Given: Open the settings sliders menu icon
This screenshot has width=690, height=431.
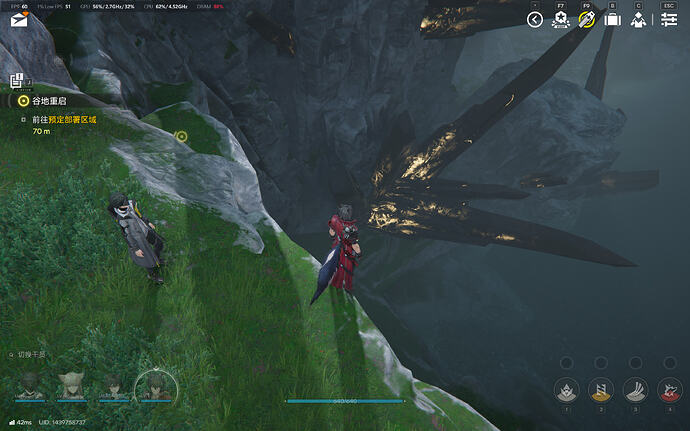Looking at the screenshot, I should click(669, 20).
